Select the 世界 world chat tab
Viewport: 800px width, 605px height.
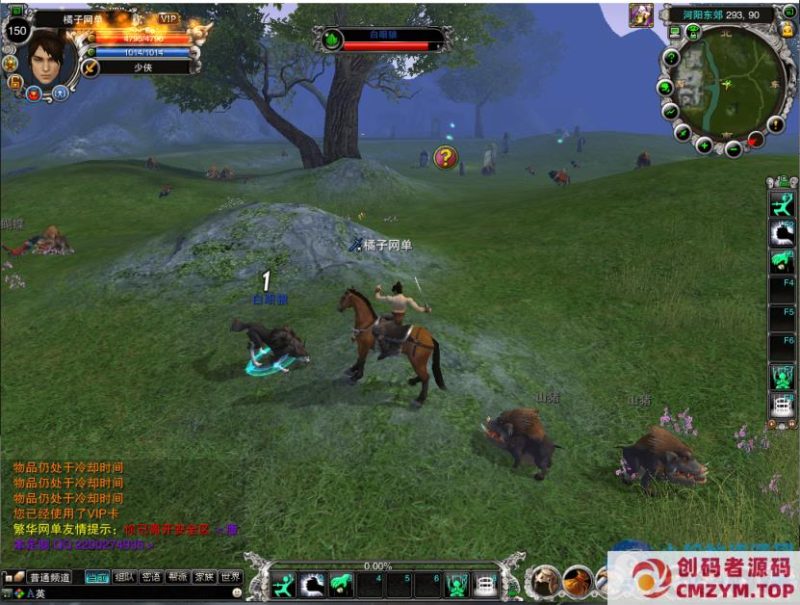(231, 577)
